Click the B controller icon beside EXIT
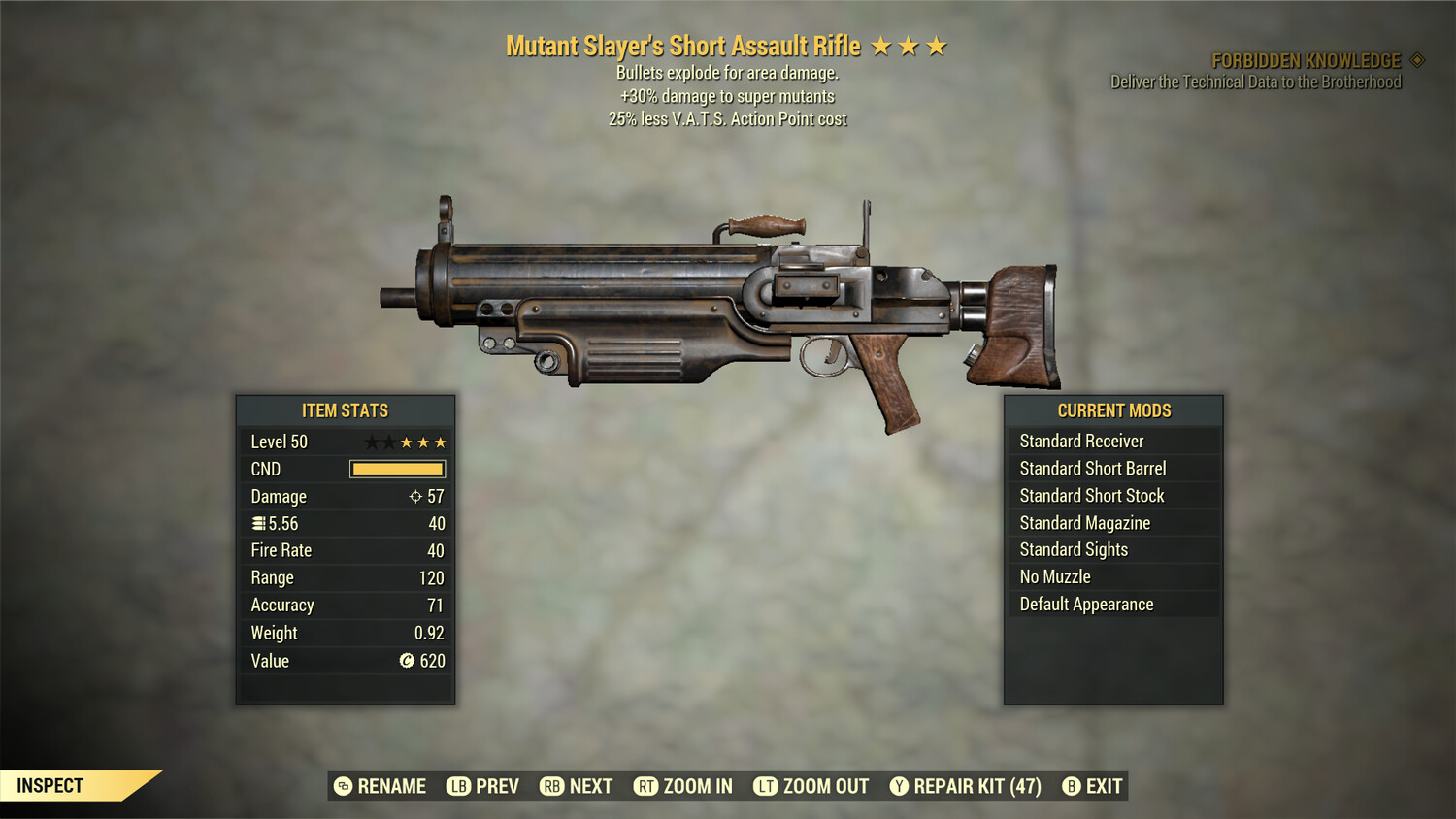This screenshot has width=1456, height=819. pyautogui.click(x=1072, y=786)
